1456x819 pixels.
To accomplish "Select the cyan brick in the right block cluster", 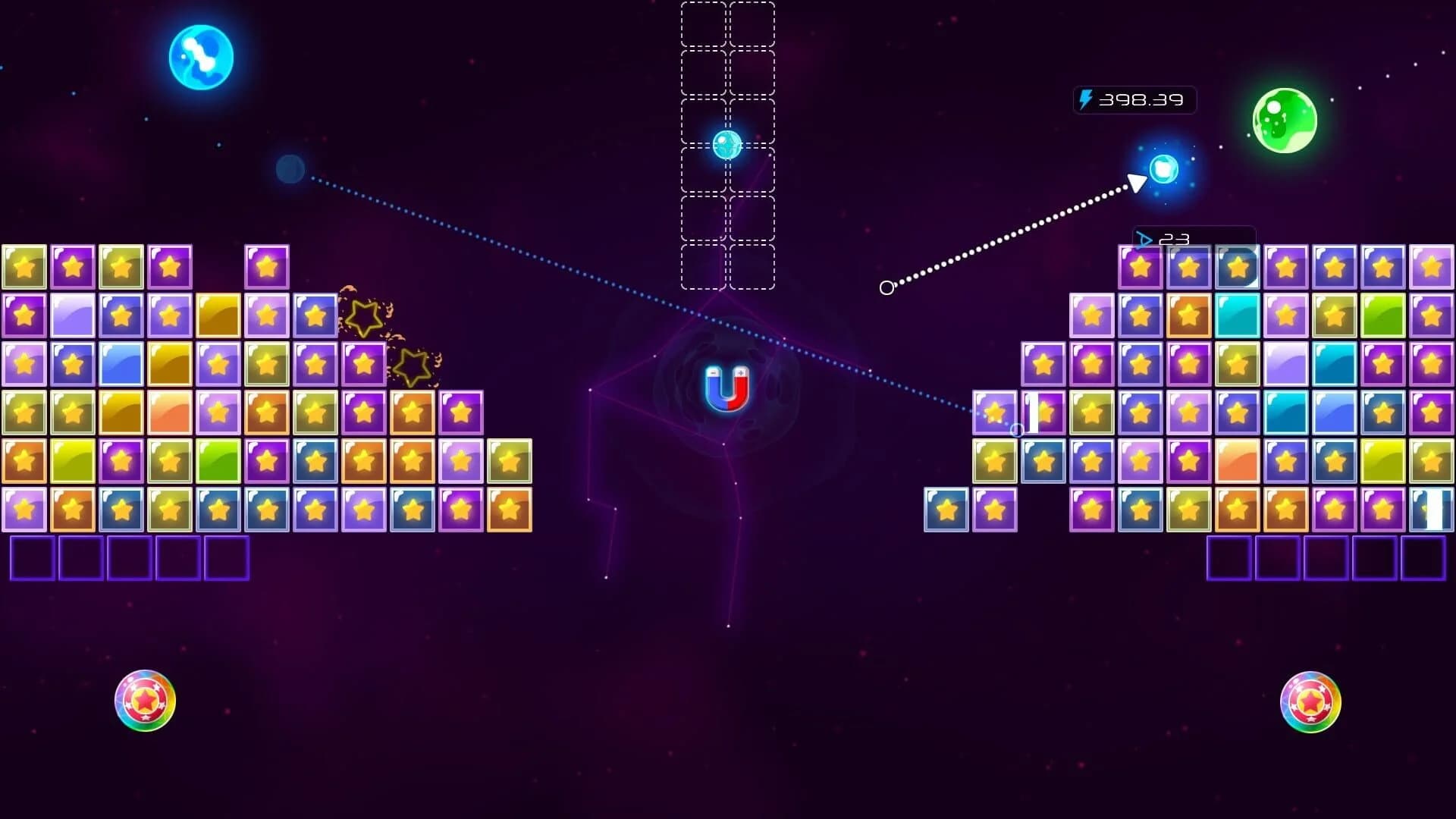I will (1237, 316).
